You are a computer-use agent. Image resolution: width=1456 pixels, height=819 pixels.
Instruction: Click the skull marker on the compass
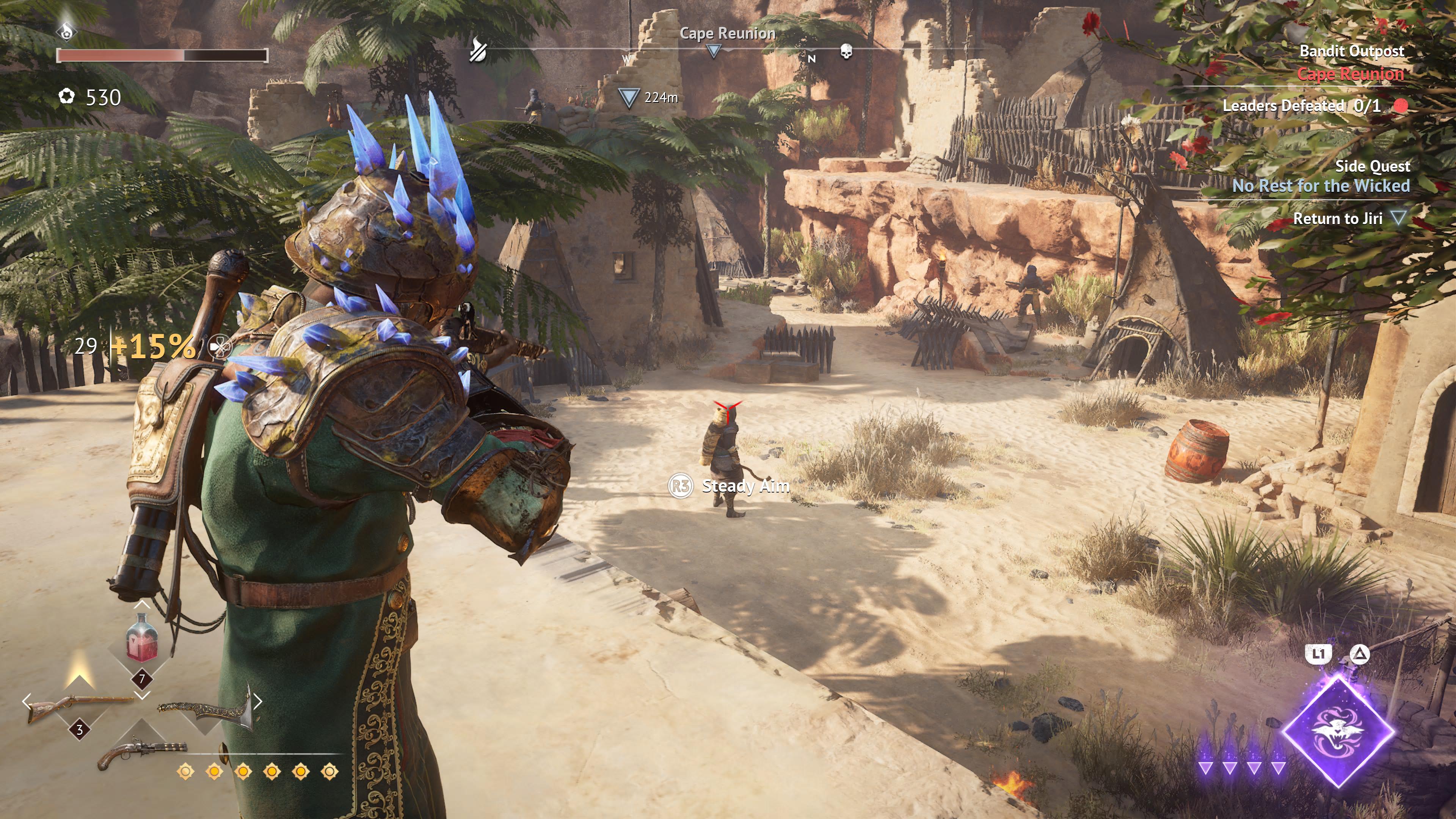[846, 52]
